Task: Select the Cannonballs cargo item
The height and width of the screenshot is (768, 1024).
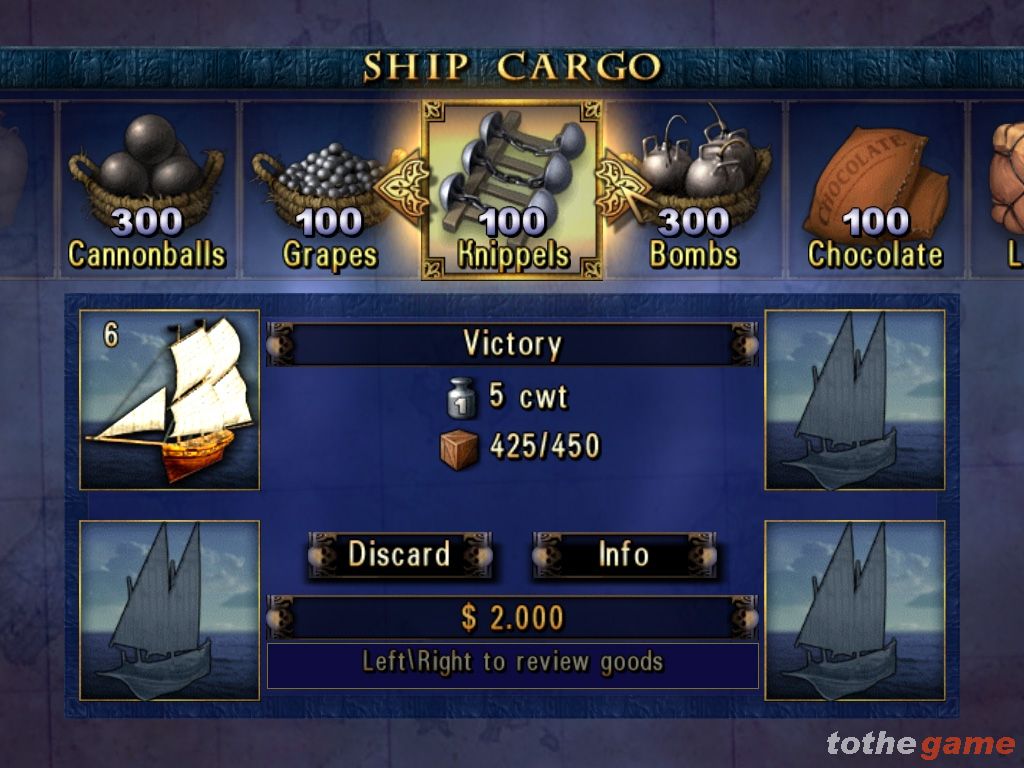Action: (148, 190)
